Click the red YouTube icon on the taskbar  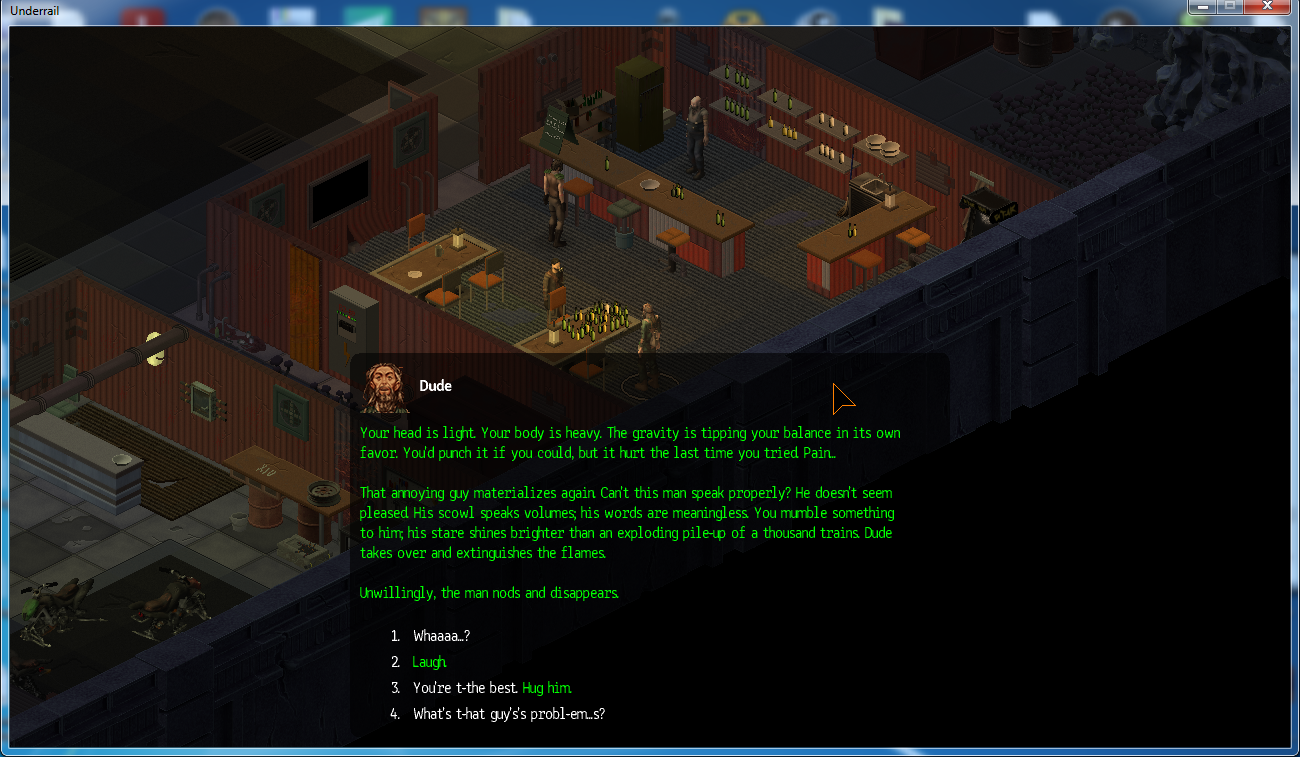tap(141, 12)
